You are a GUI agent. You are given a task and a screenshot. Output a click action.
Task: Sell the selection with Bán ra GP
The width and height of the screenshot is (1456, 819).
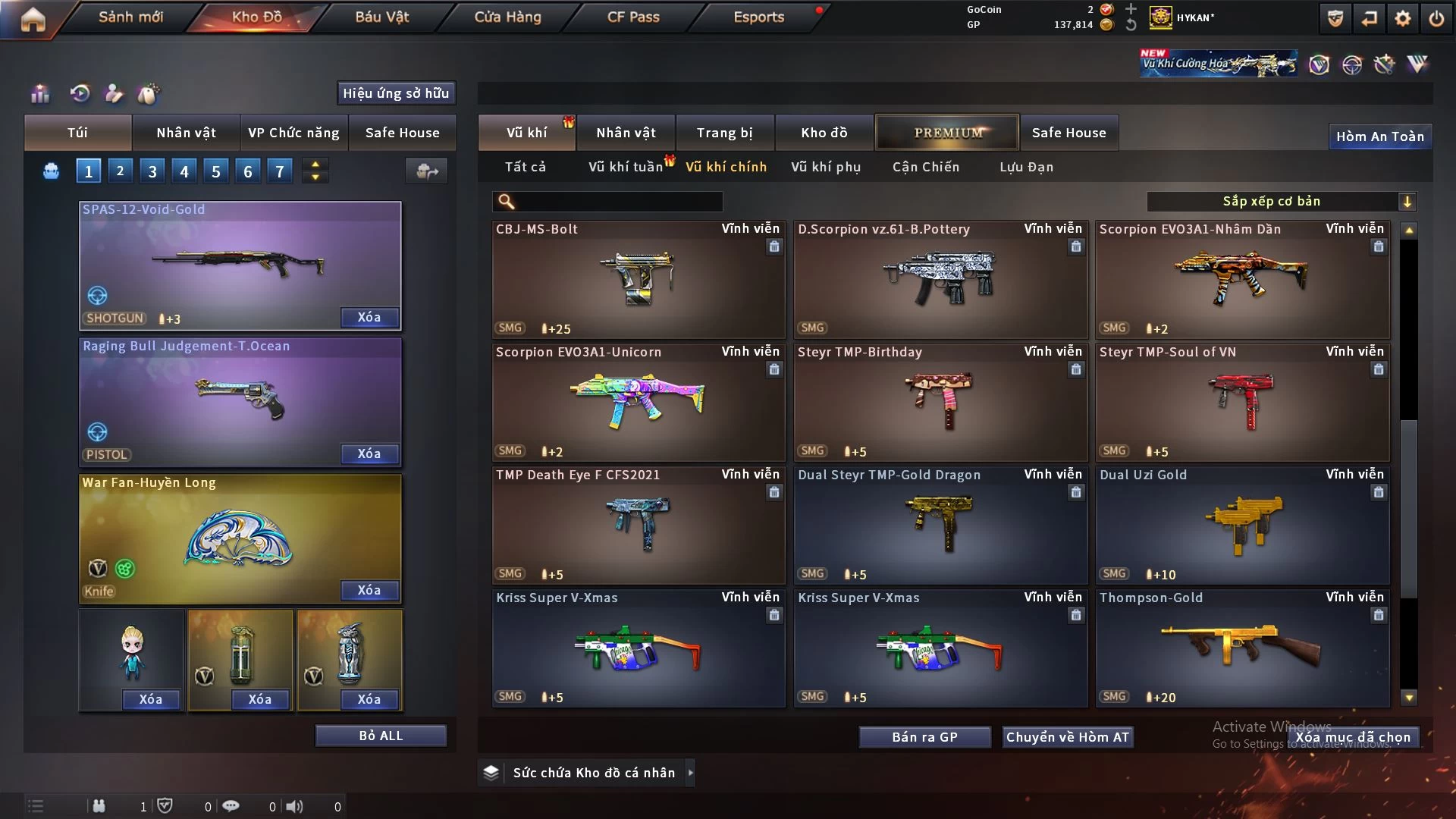coord(924,737)
